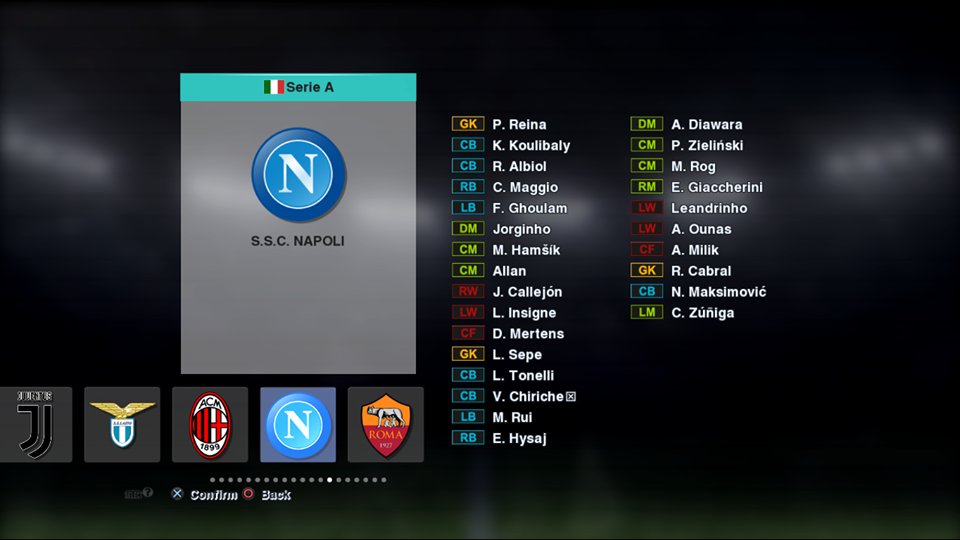The width and height of the screenshot is (960, 540).
Task: Select Leandrinho in the squad list
Action: (x=709, y=209)
